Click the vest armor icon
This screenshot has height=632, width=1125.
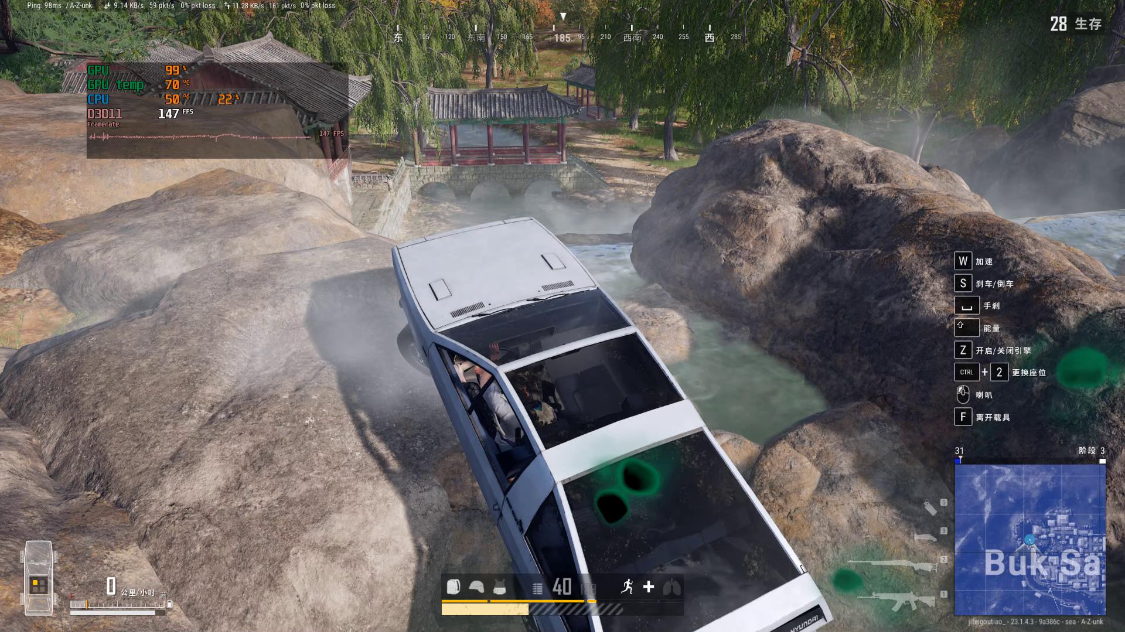[499, 587]
